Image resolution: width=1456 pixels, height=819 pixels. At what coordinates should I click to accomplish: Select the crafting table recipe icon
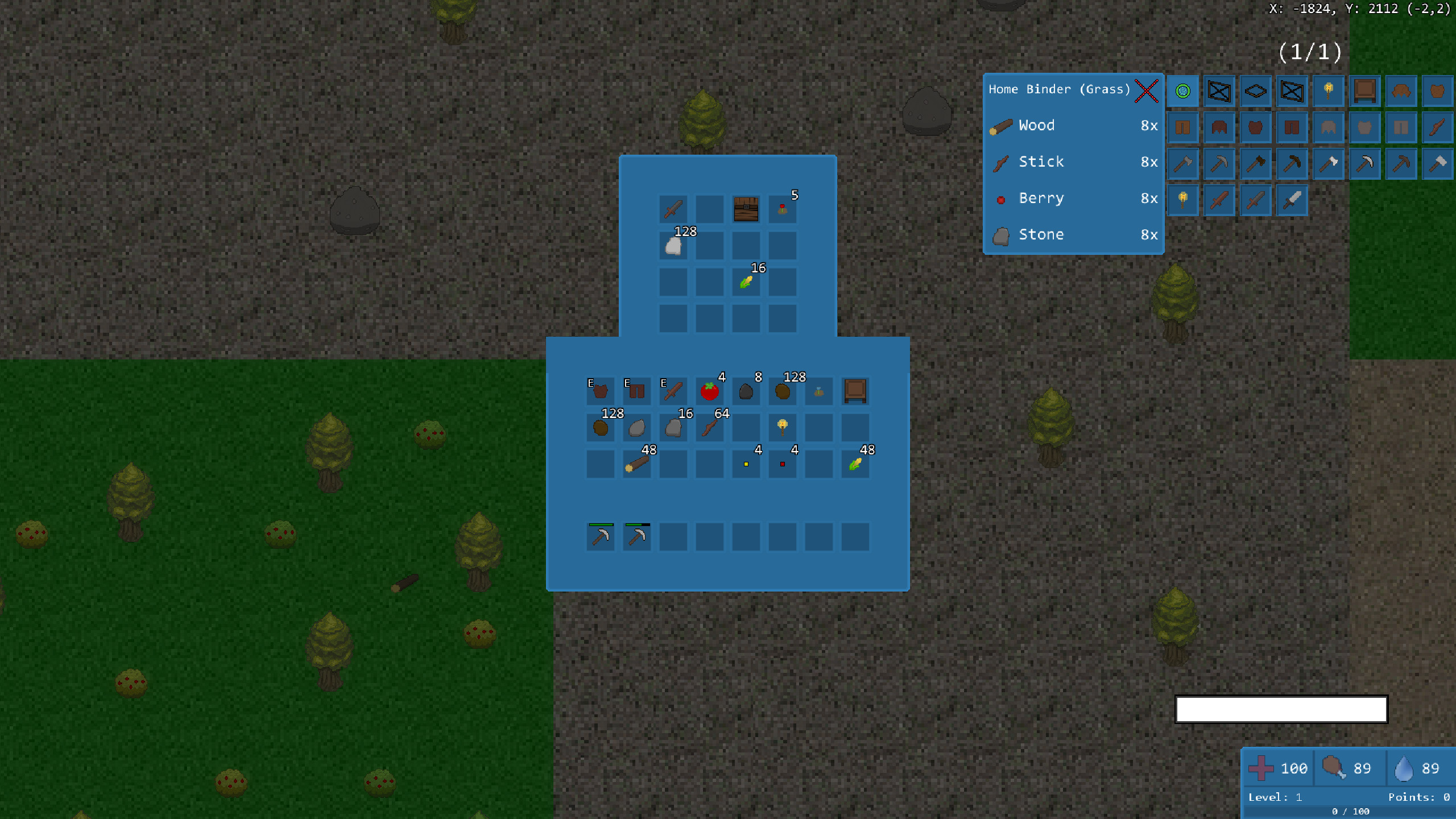1365,91
